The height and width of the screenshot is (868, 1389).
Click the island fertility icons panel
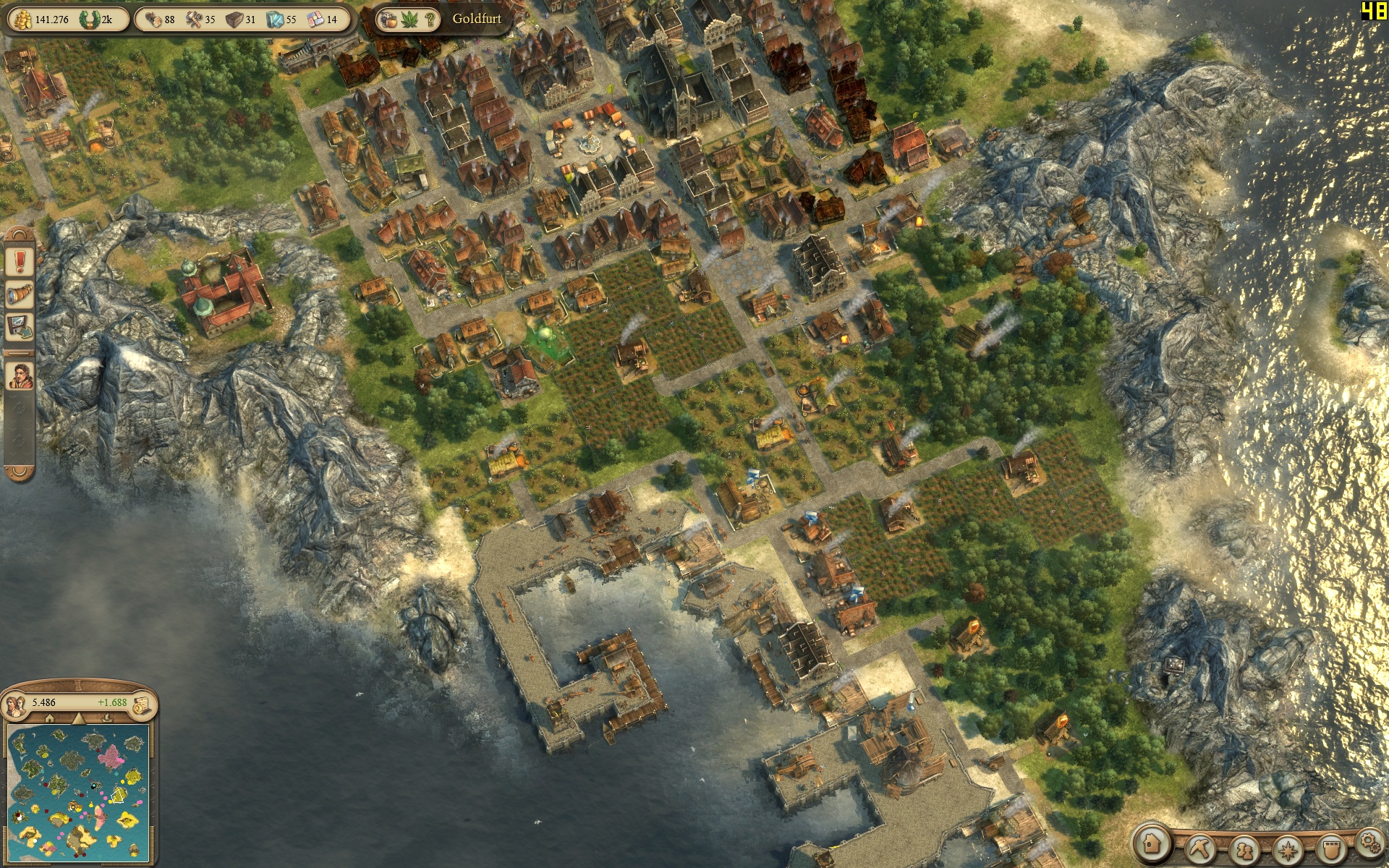tap(409, 20)
